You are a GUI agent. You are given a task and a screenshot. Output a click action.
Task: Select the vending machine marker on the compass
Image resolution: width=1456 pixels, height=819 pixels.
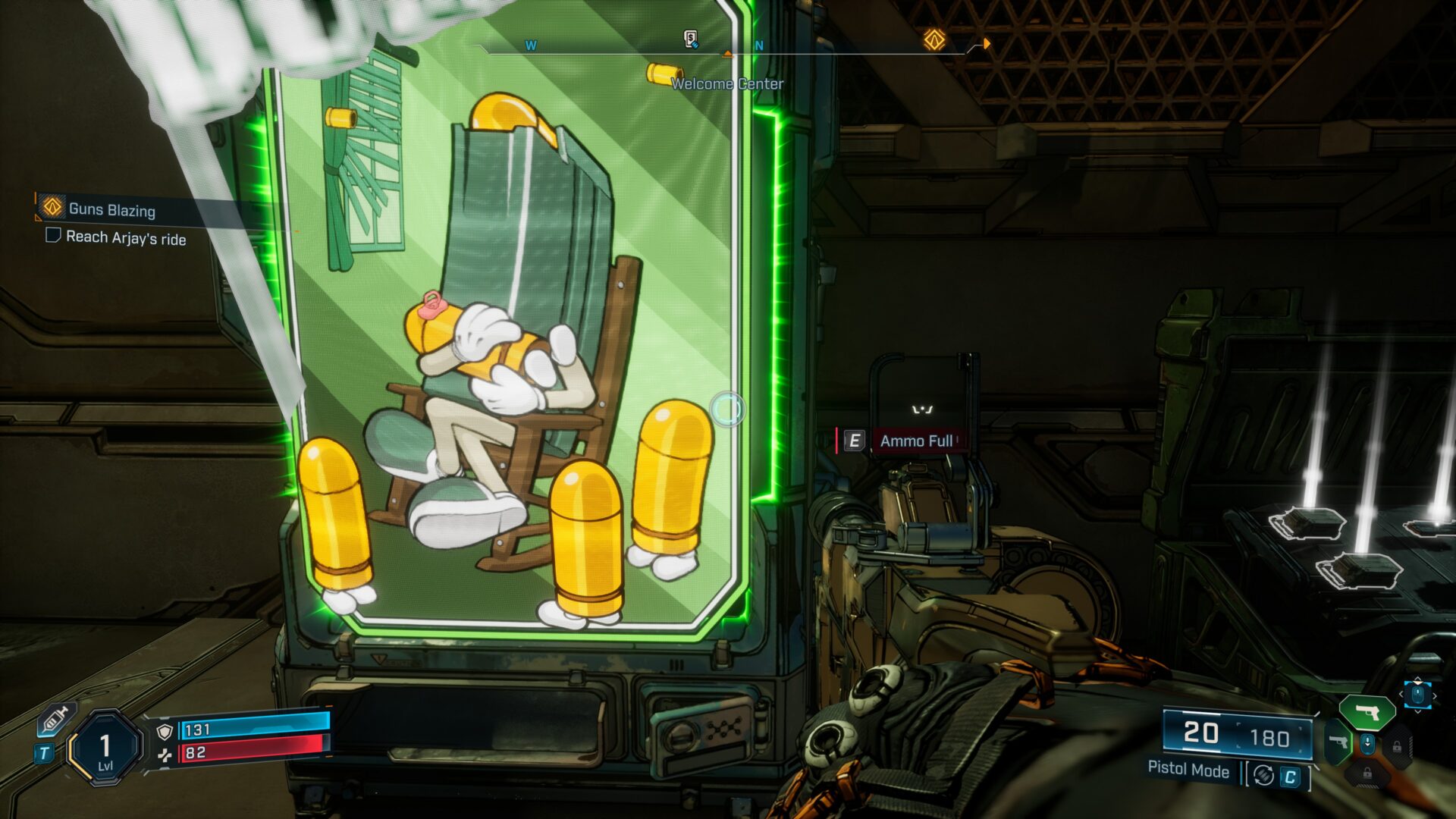coord(690,39)
